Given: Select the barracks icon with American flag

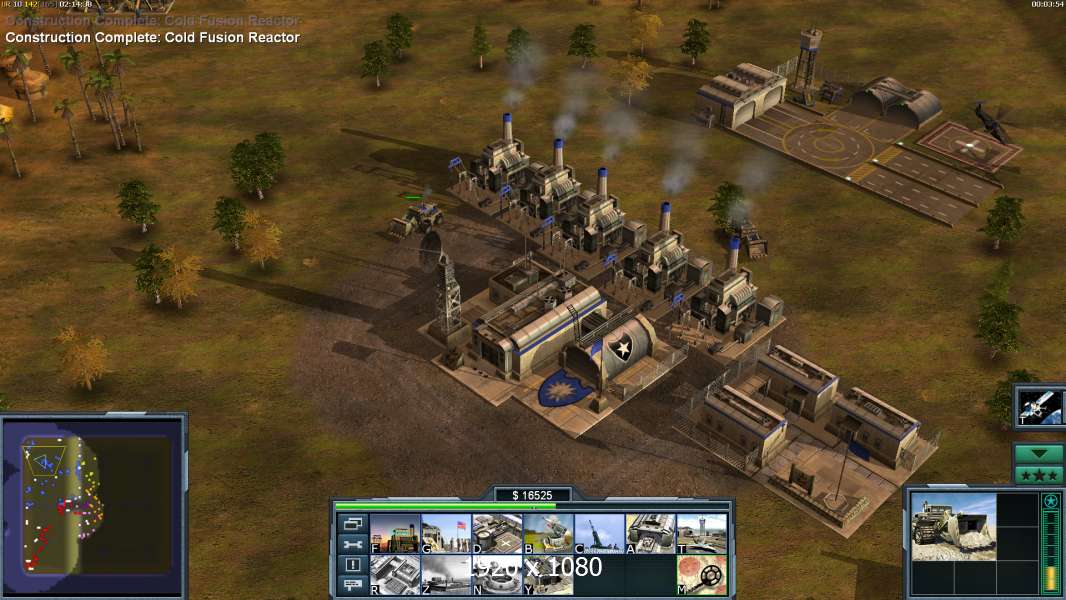Looking at the screenshot, I should (x=446, y=534).
